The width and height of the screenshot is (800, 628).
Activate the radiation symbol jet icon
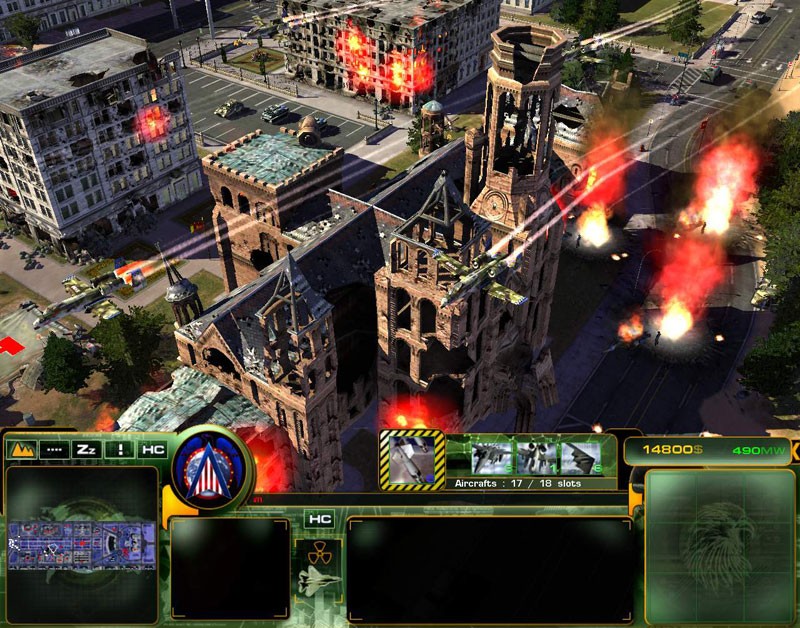(318, 572)
